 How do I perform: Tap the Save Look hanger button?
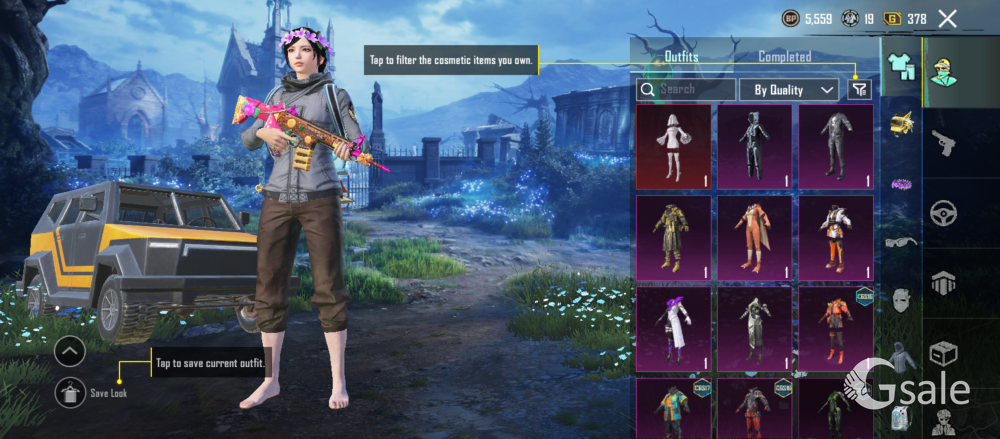(x=71, y=393)
